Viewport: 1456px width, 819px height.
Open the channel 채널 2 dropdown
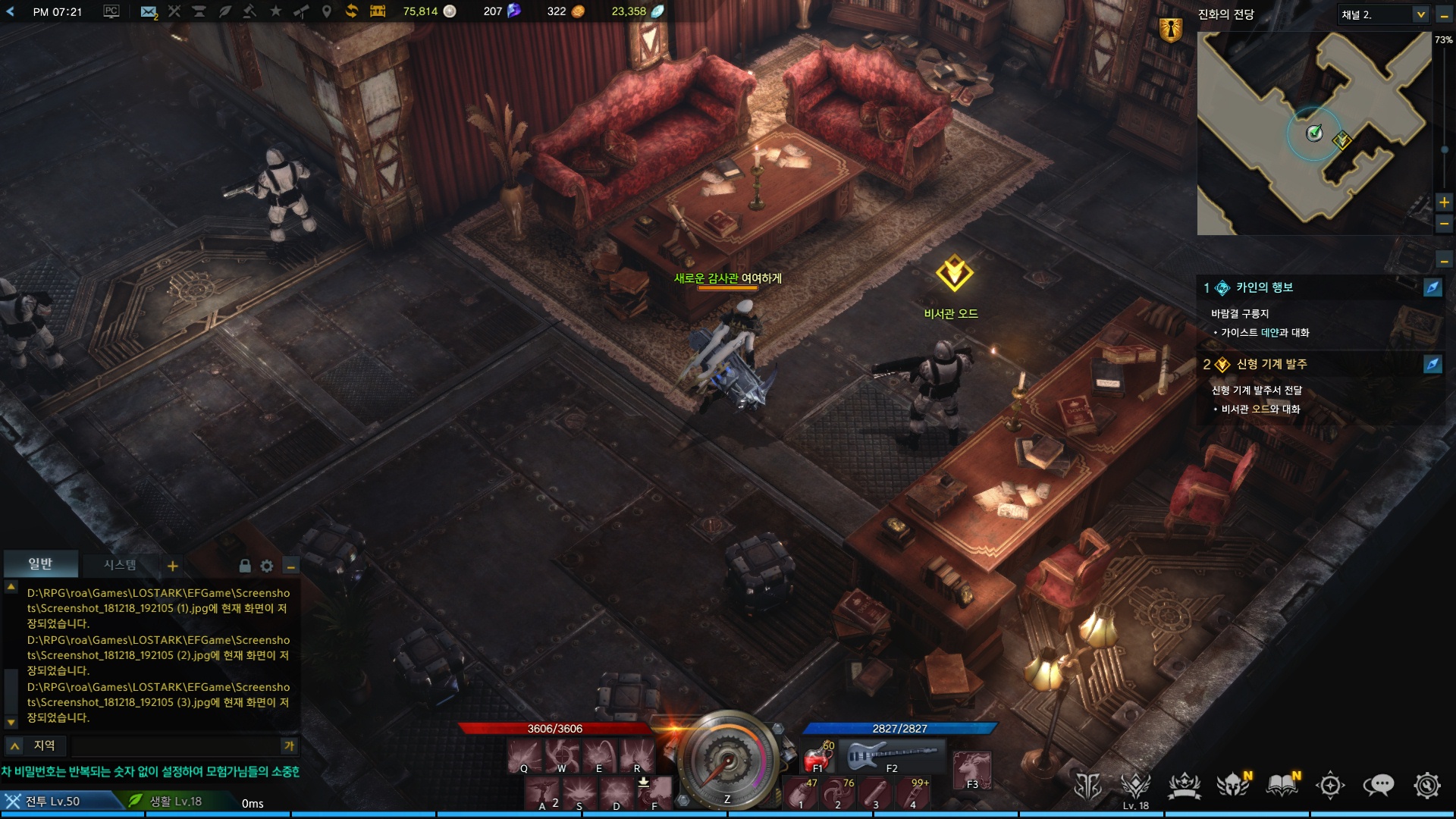1420,14
